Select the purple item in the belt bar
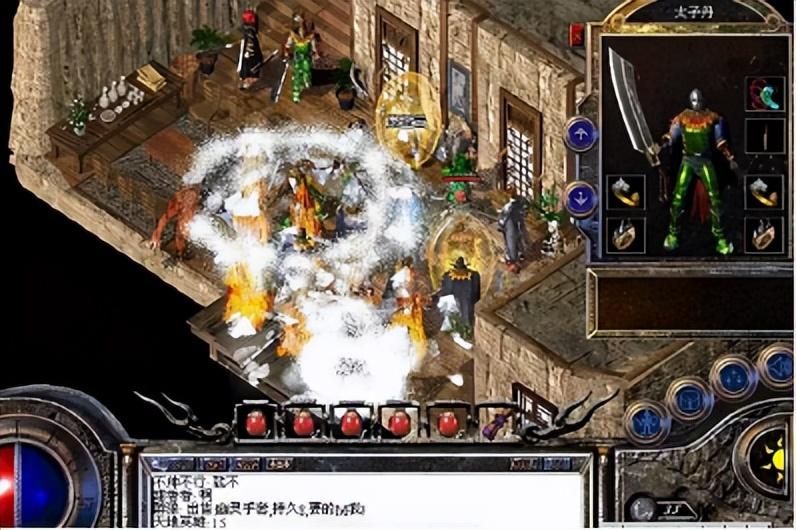Image resolution: width=796 pixels, height=530 pixels. coord(494,425)
